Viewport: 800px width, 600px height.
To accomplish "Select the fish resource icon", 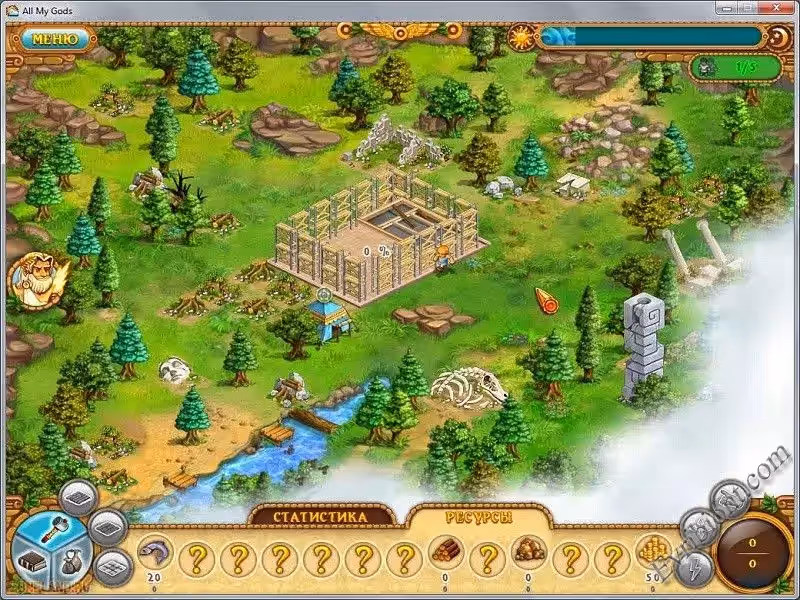I will (x=154, y=552).
